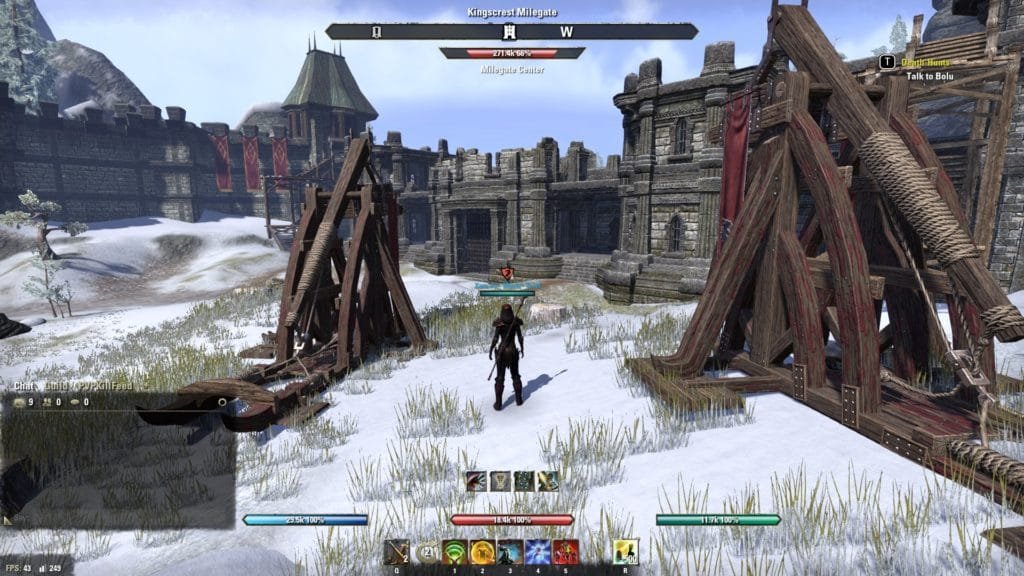Click the round 21 counter beside the quickslot
Image resolution: width=1024 pixels, height=576 pixels.
[428, 552]
